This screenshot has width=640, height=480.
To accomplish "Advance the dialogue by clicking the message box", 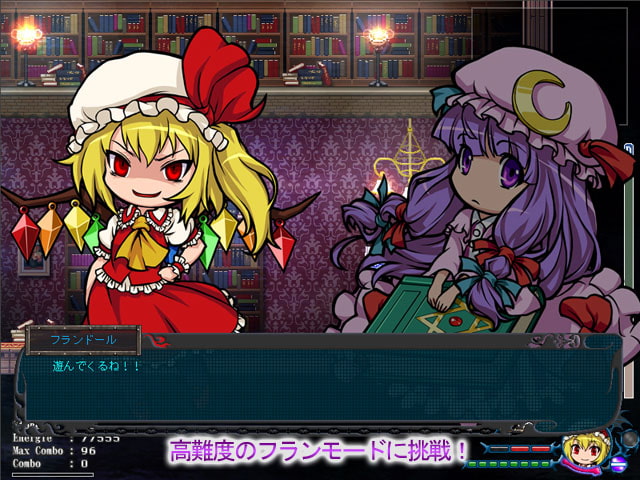I will click(x=320, y=385).
